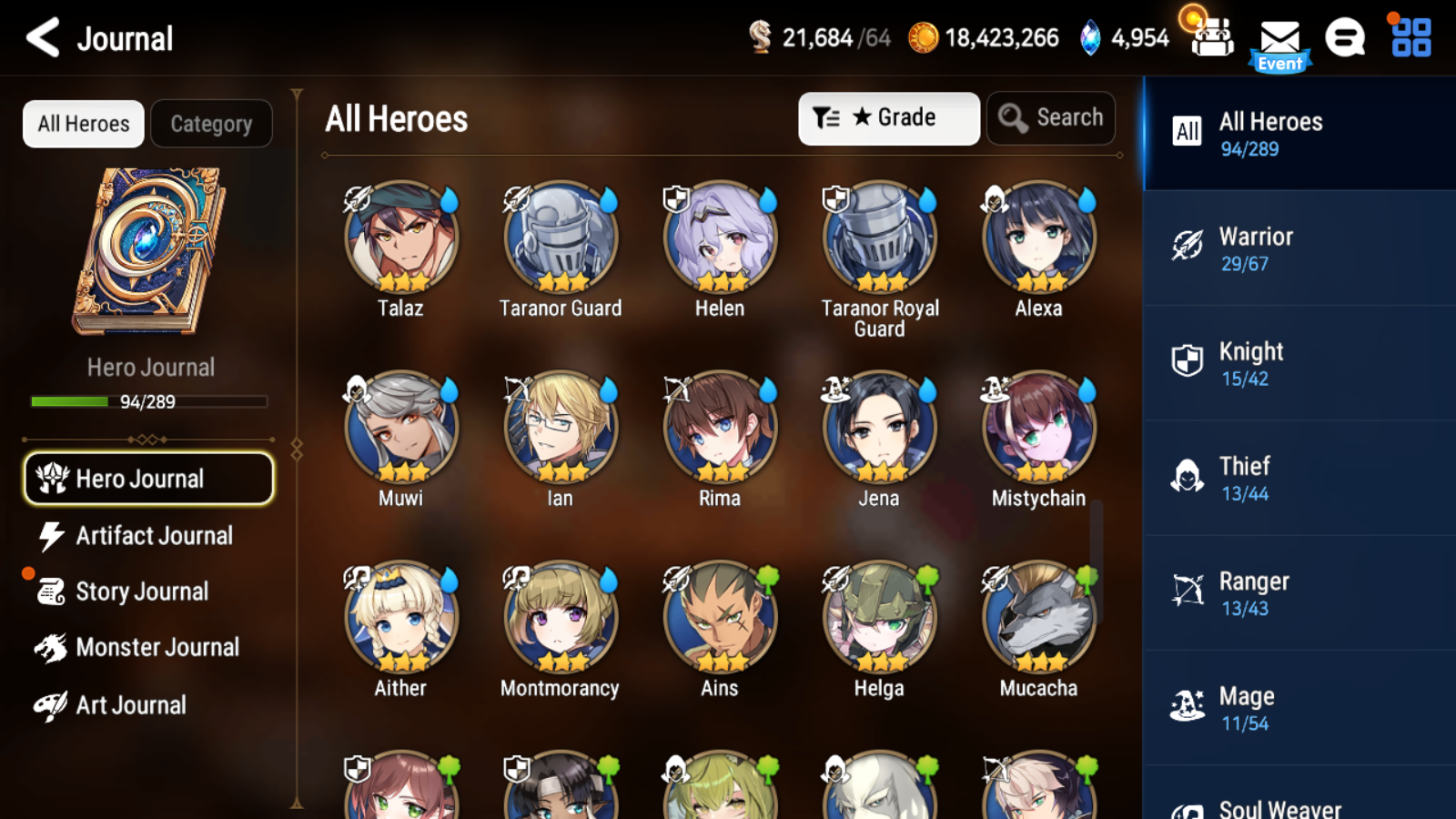Go back using the Journal back arrow
1456x819 pixels.
click(41, 38)
